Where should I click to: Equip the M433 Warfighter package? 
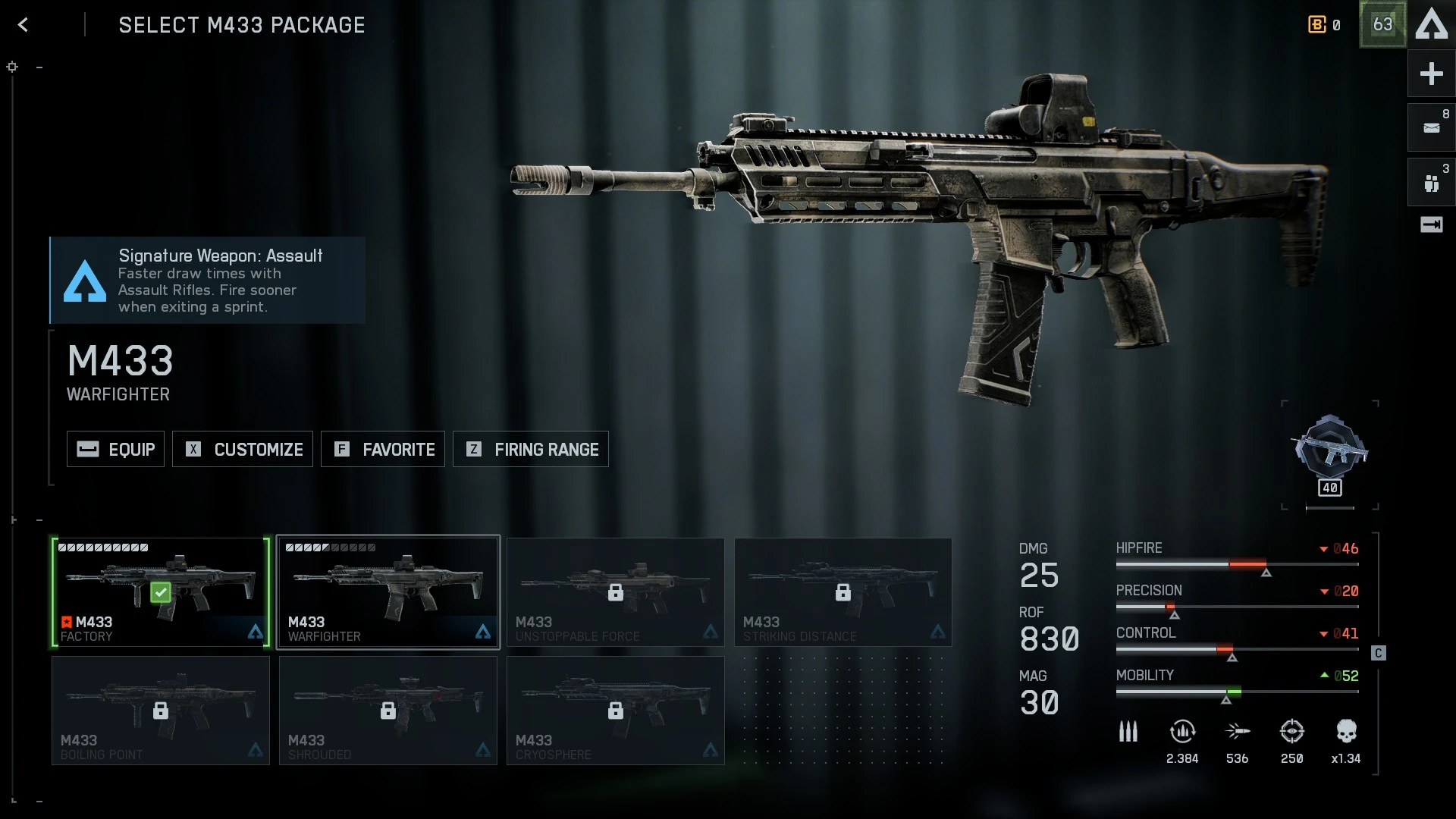[x=115, y=449]
